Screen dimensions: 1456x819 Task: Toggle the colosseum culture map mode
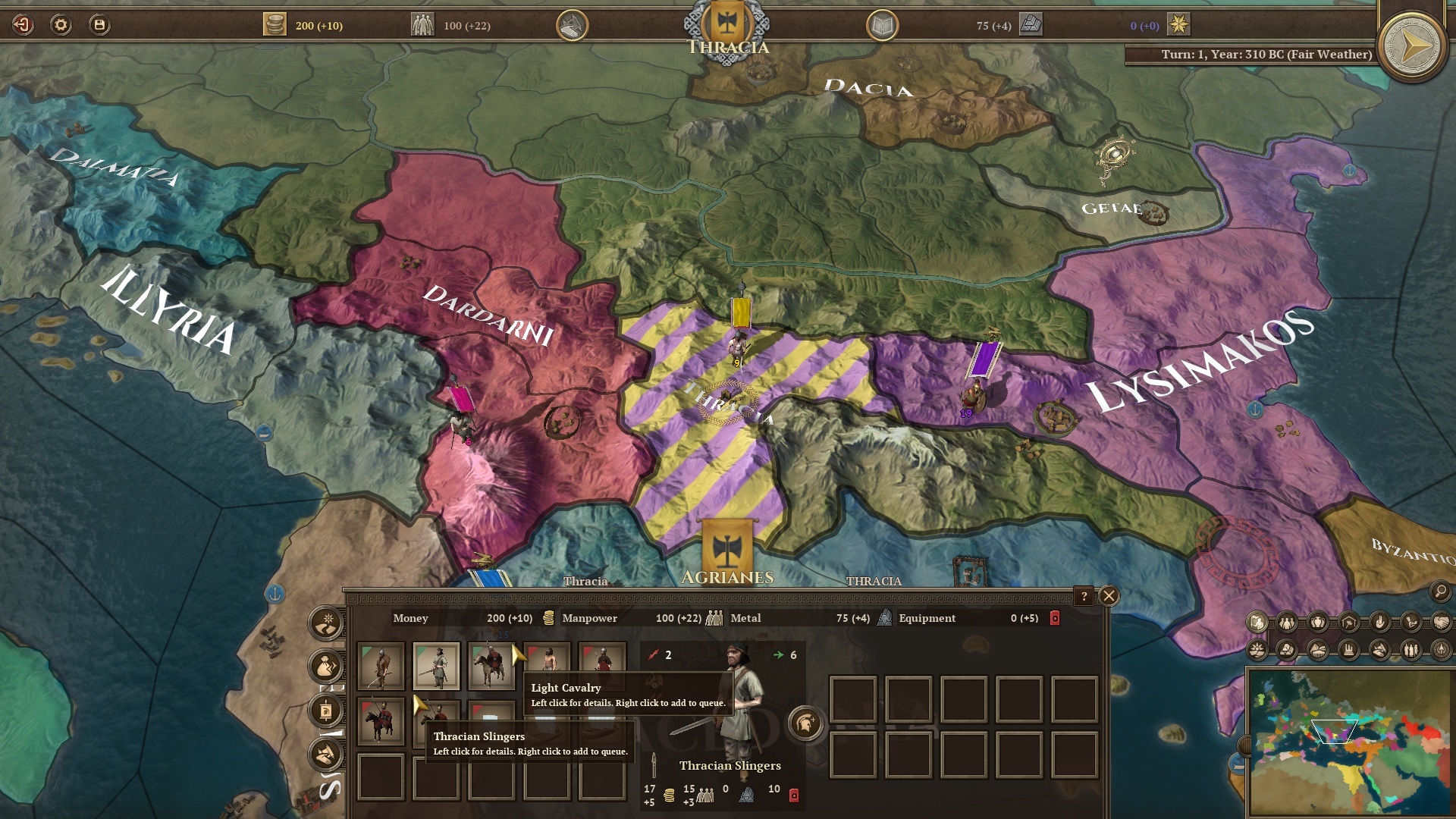1317,649
